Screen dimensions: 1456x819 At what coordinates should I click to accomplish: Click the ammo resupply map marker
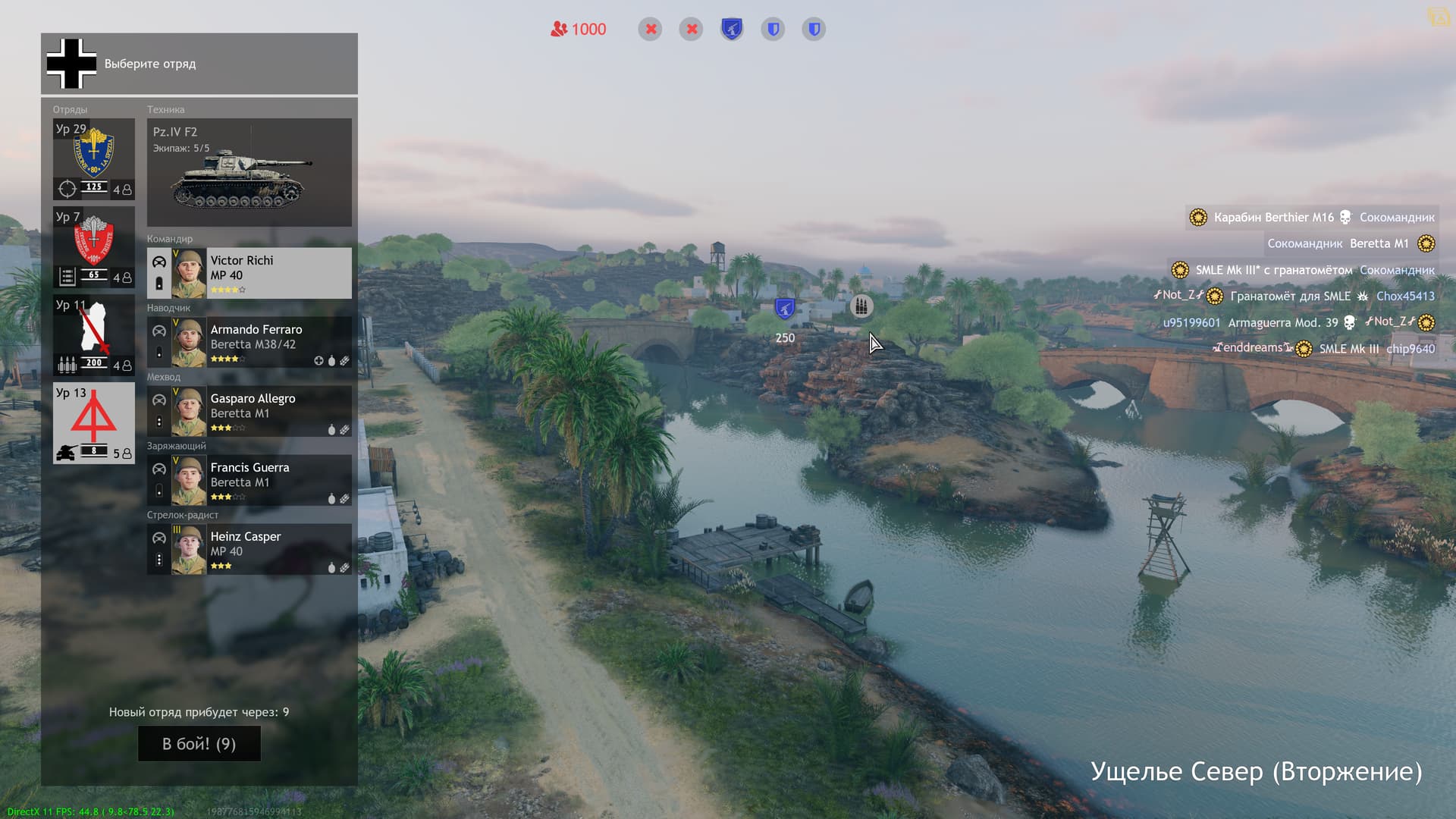pyautogui.click(x=861, y=306)
